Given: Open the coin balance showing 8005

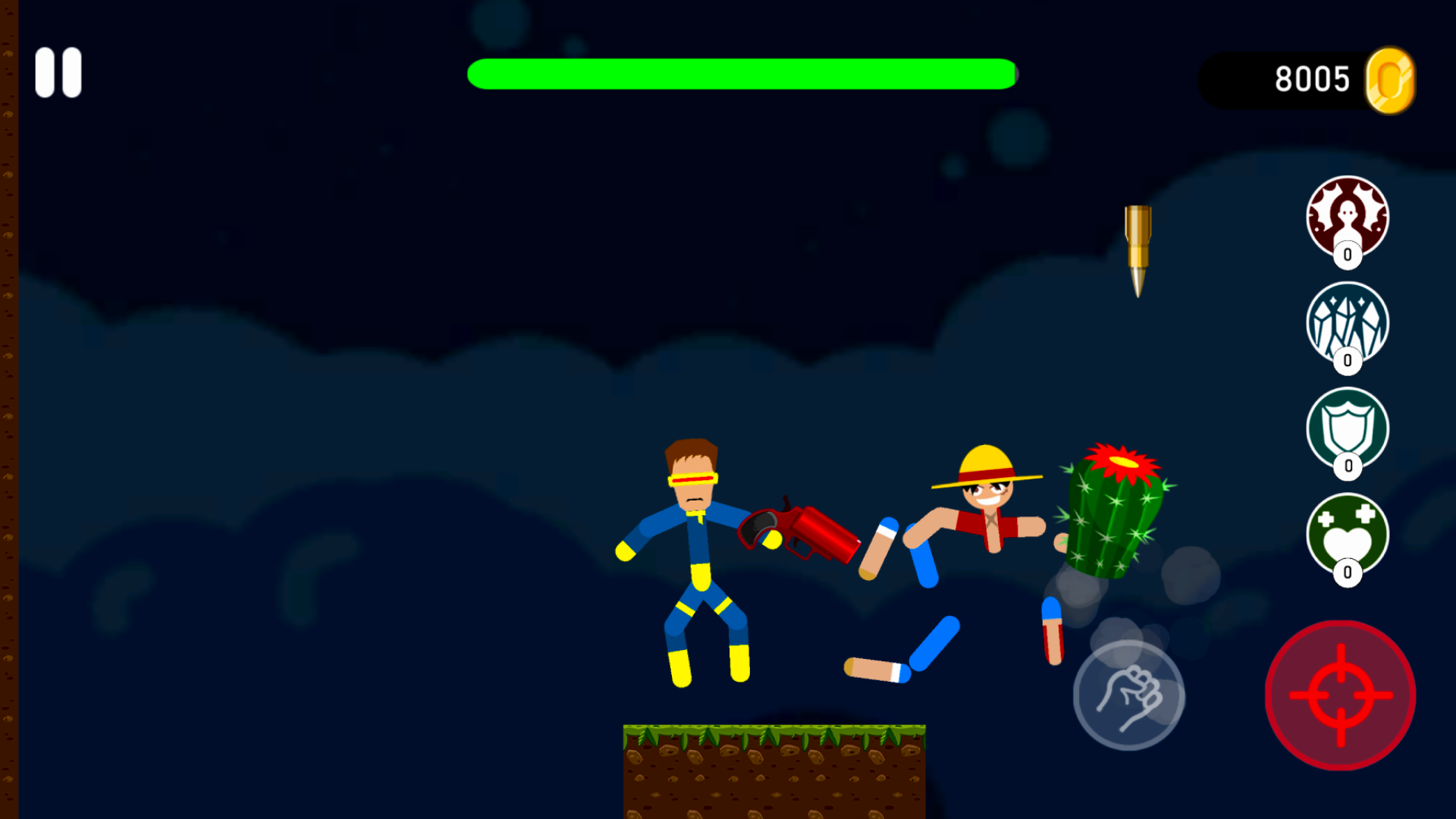Looking at the screenshot, I should [x=1313, y=78].
